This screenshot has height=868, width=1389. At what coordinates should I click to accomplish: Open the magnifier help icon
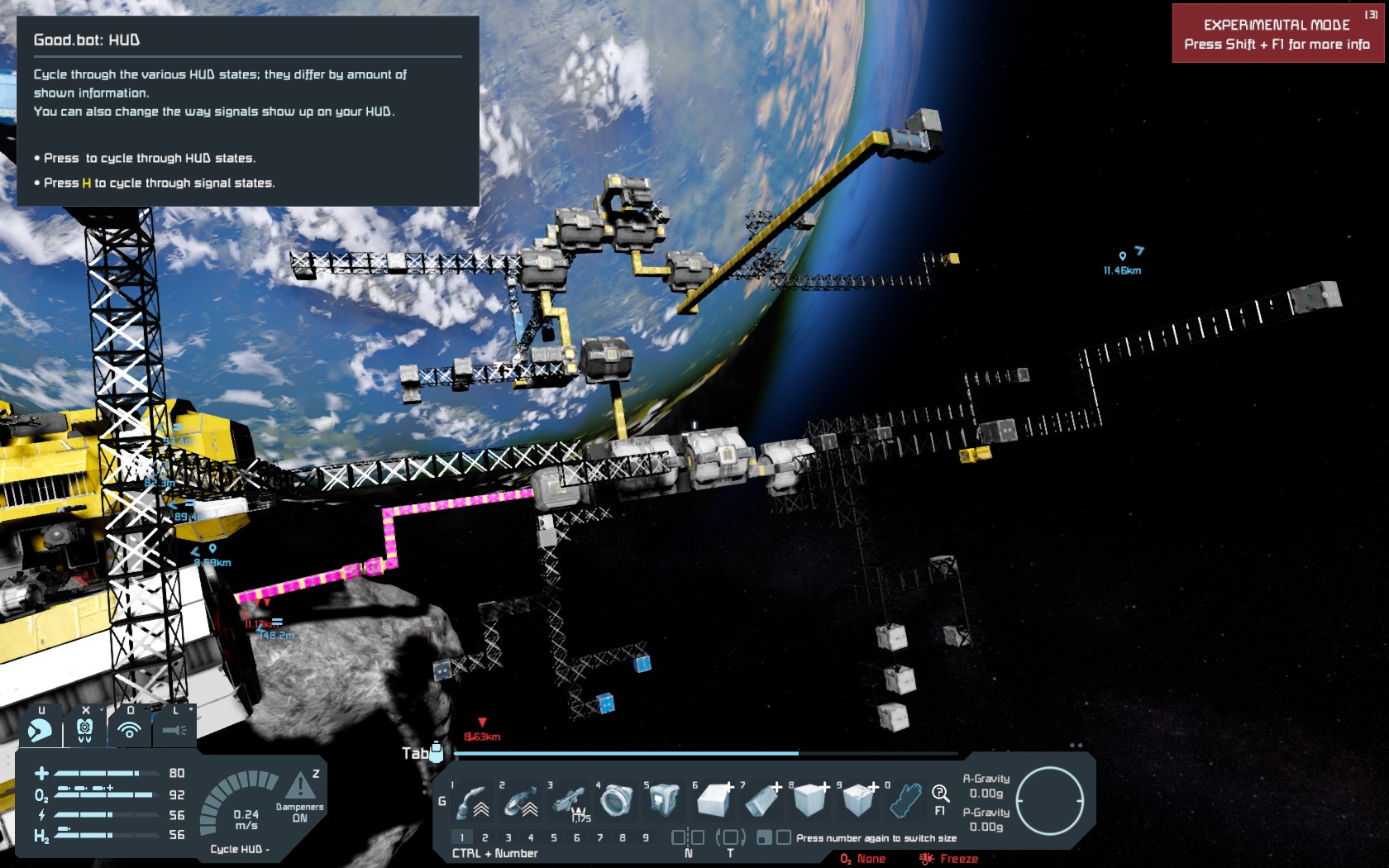pyautogui.click(x=940, y=794)
